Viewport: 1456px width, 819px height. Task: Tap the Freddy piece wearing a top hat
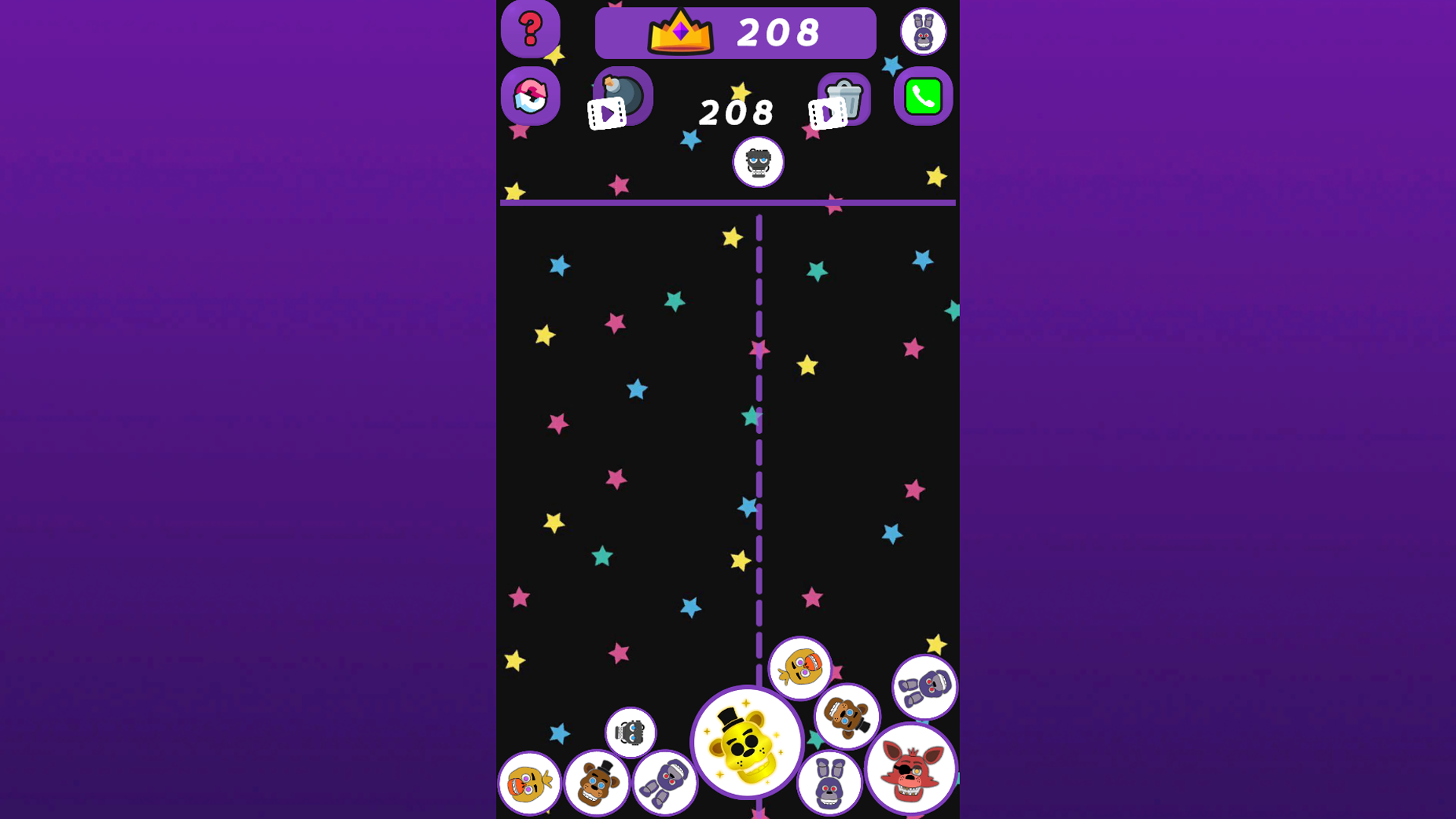click(596, 783)
